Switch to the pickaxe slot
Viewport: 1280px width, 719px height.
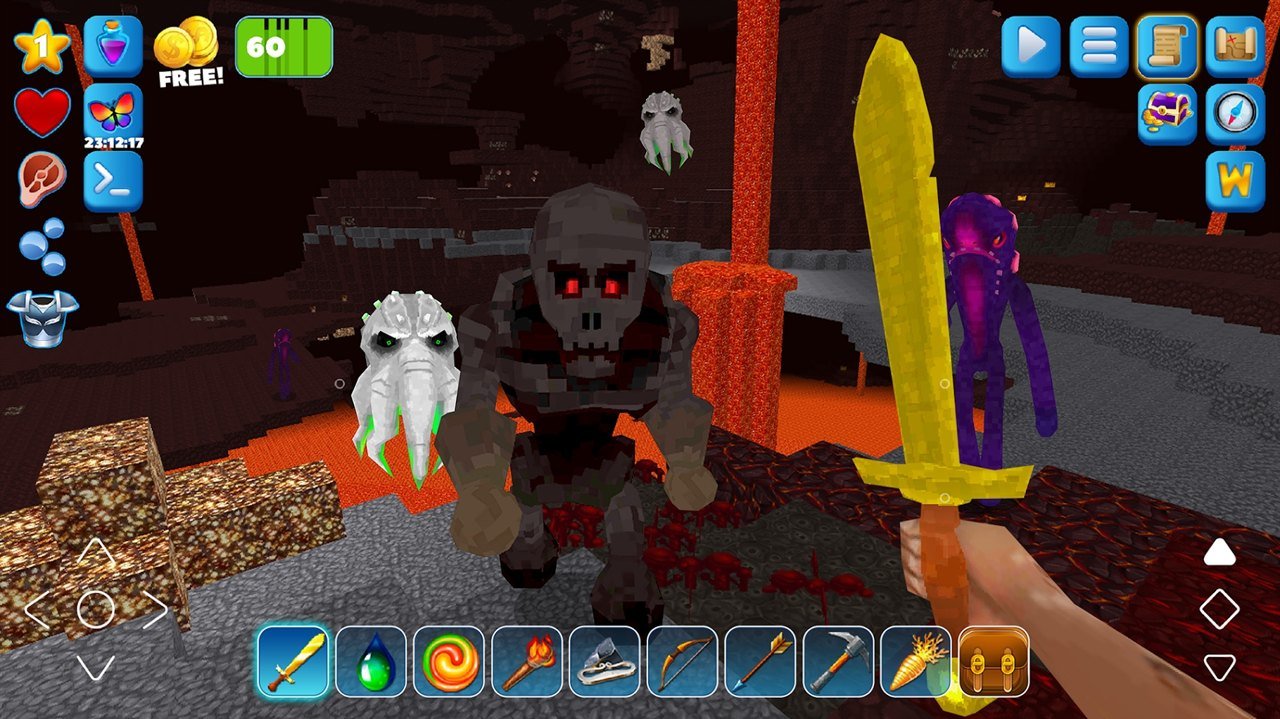pyautogui.click(x=839, y=662)
